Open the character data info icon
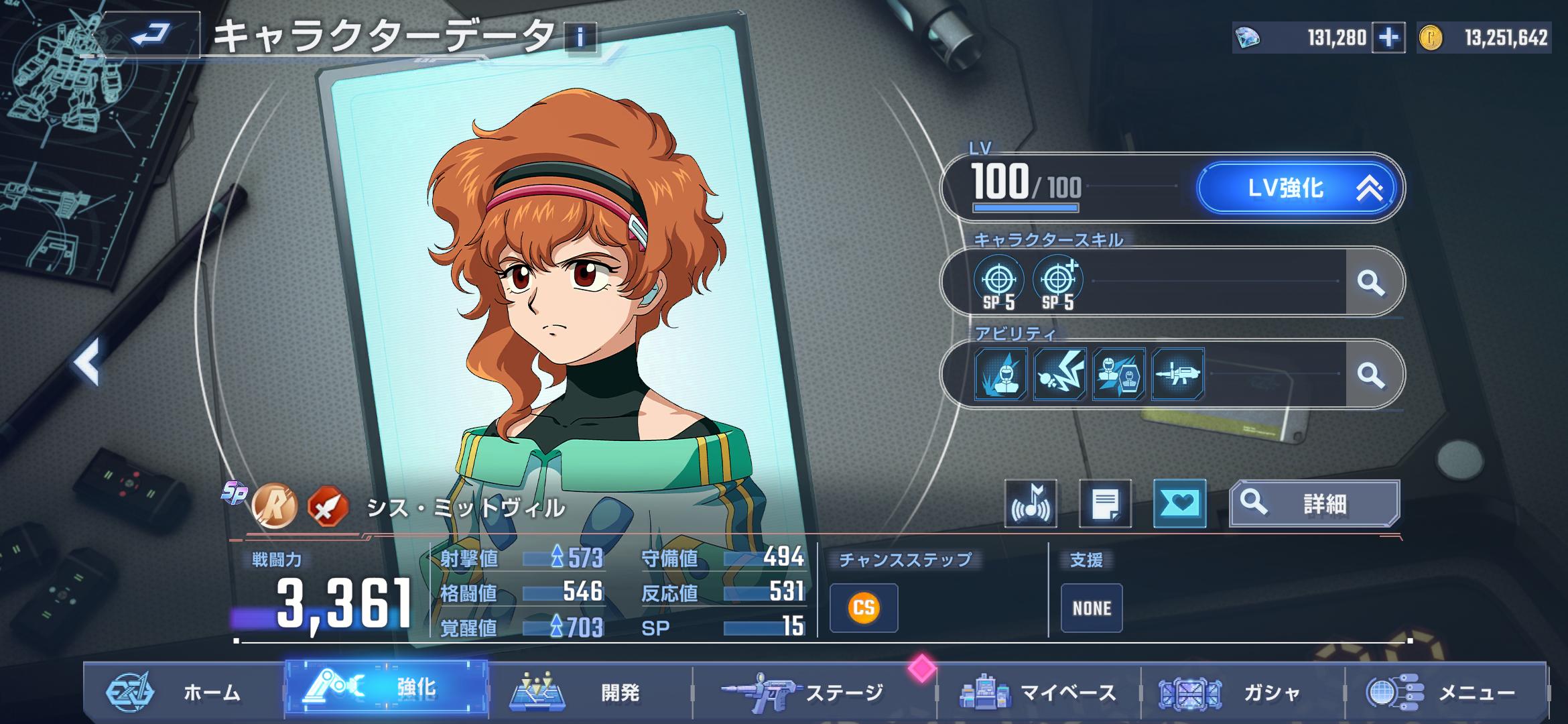The width and height of the screenshot is (1568, 724). (x=580, y=38)
